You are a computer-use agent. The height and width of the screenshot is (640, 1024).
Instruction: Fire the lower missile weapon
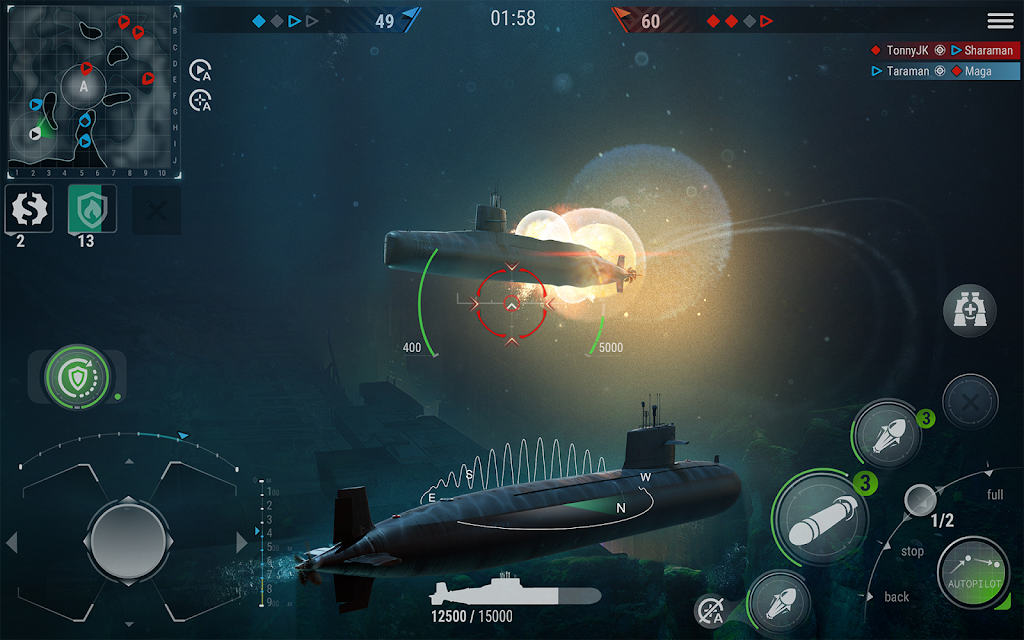tap(779, 603)
